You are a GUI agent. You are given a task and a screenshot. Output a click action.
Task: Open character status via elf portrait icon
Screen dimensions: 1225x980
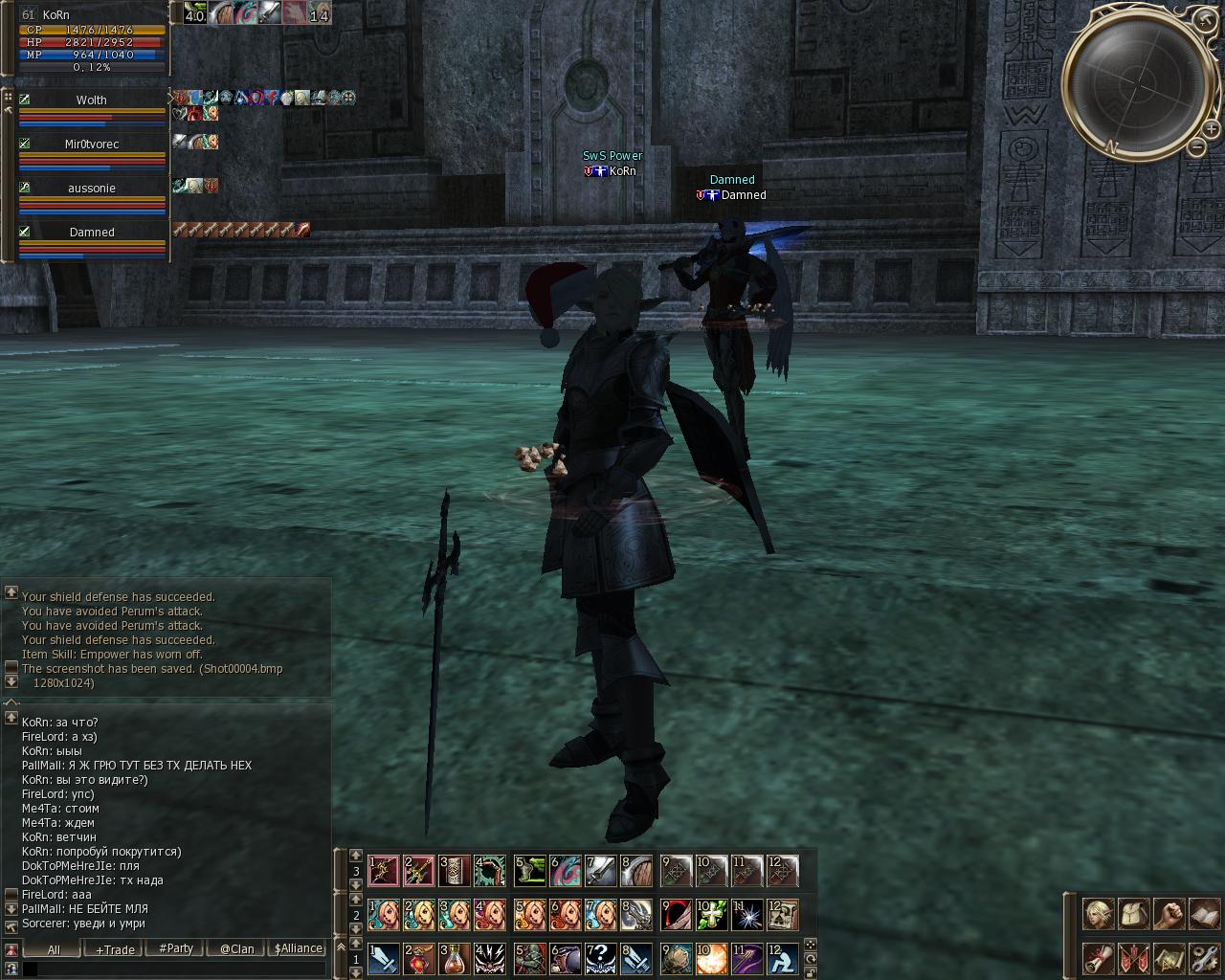point(1098,914)
